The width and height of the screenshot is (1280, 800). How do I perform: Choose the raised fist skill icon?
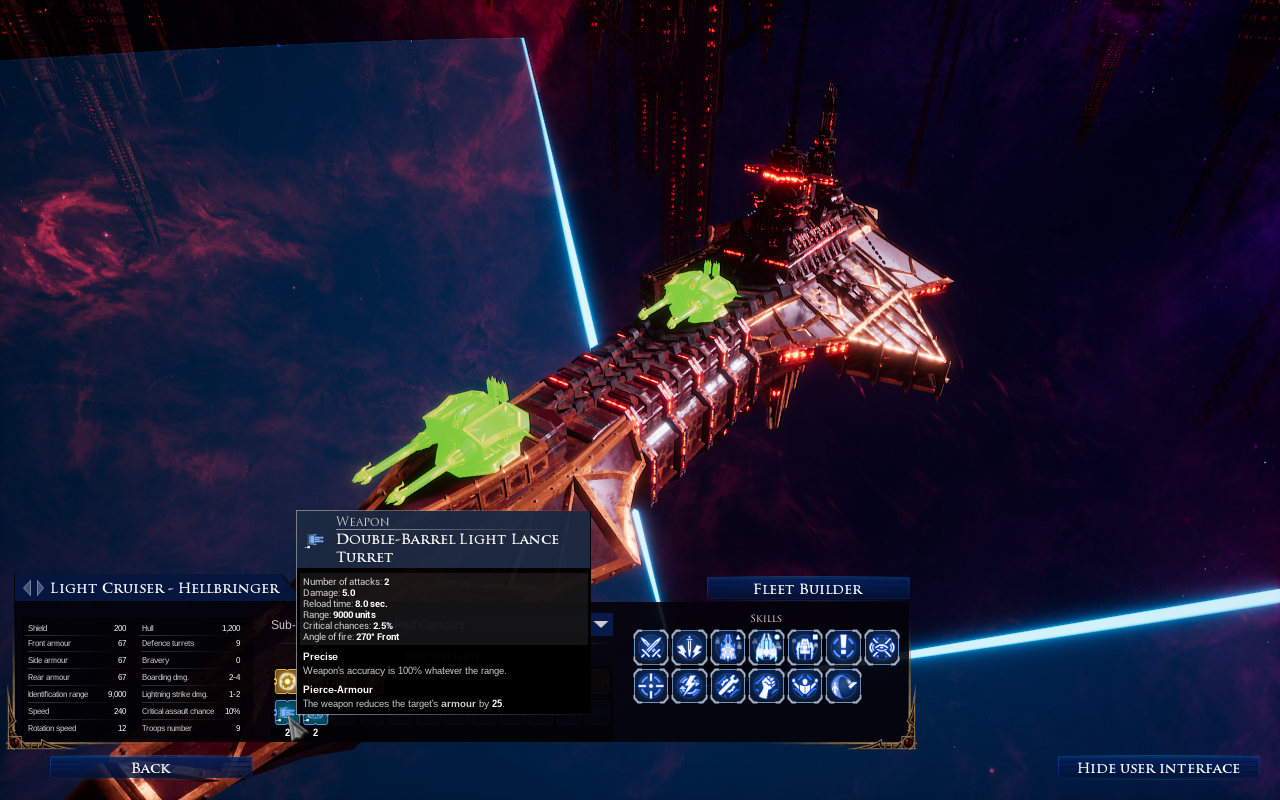coord(766,686)
